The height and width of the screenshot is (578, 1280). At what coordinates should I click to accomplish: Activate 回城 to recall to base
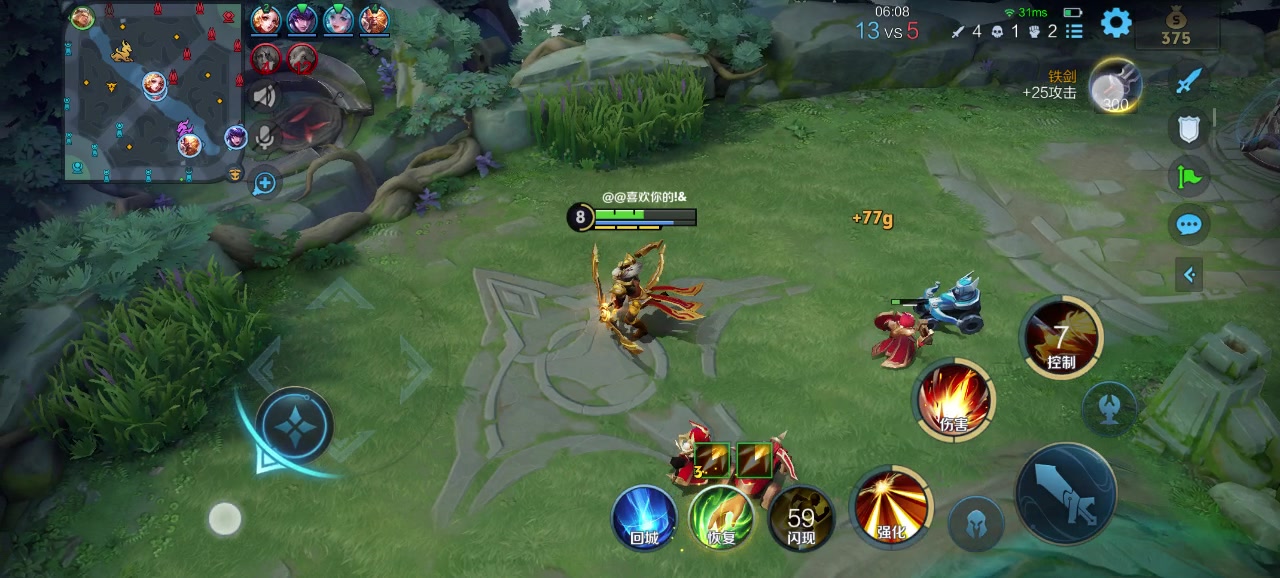pos(645,516)
